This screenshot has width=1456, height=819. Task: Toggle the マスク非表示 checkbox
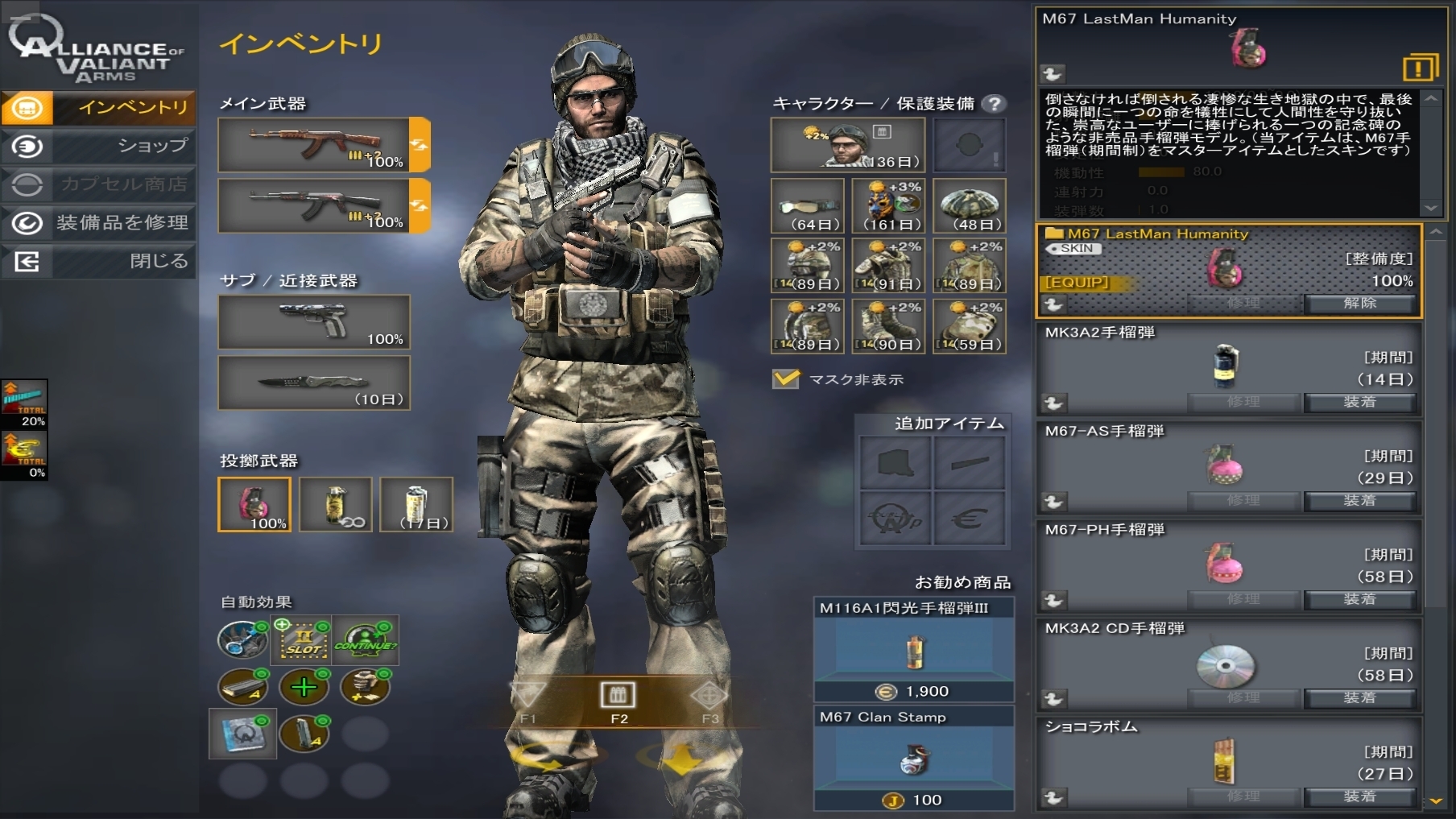click(786, 379)
